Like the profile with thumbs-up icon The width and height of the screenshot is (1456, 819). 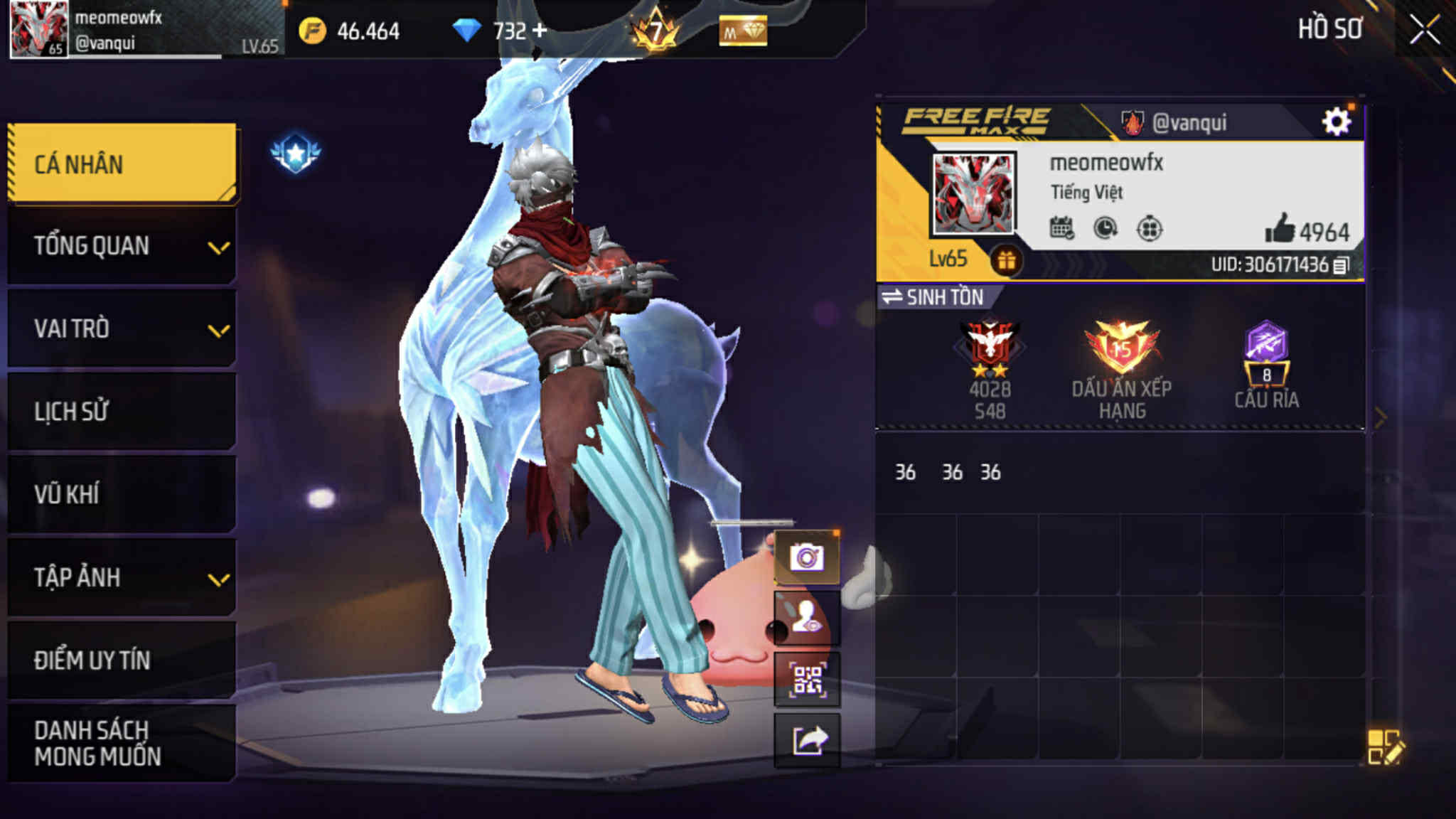tap(1280, 230)
